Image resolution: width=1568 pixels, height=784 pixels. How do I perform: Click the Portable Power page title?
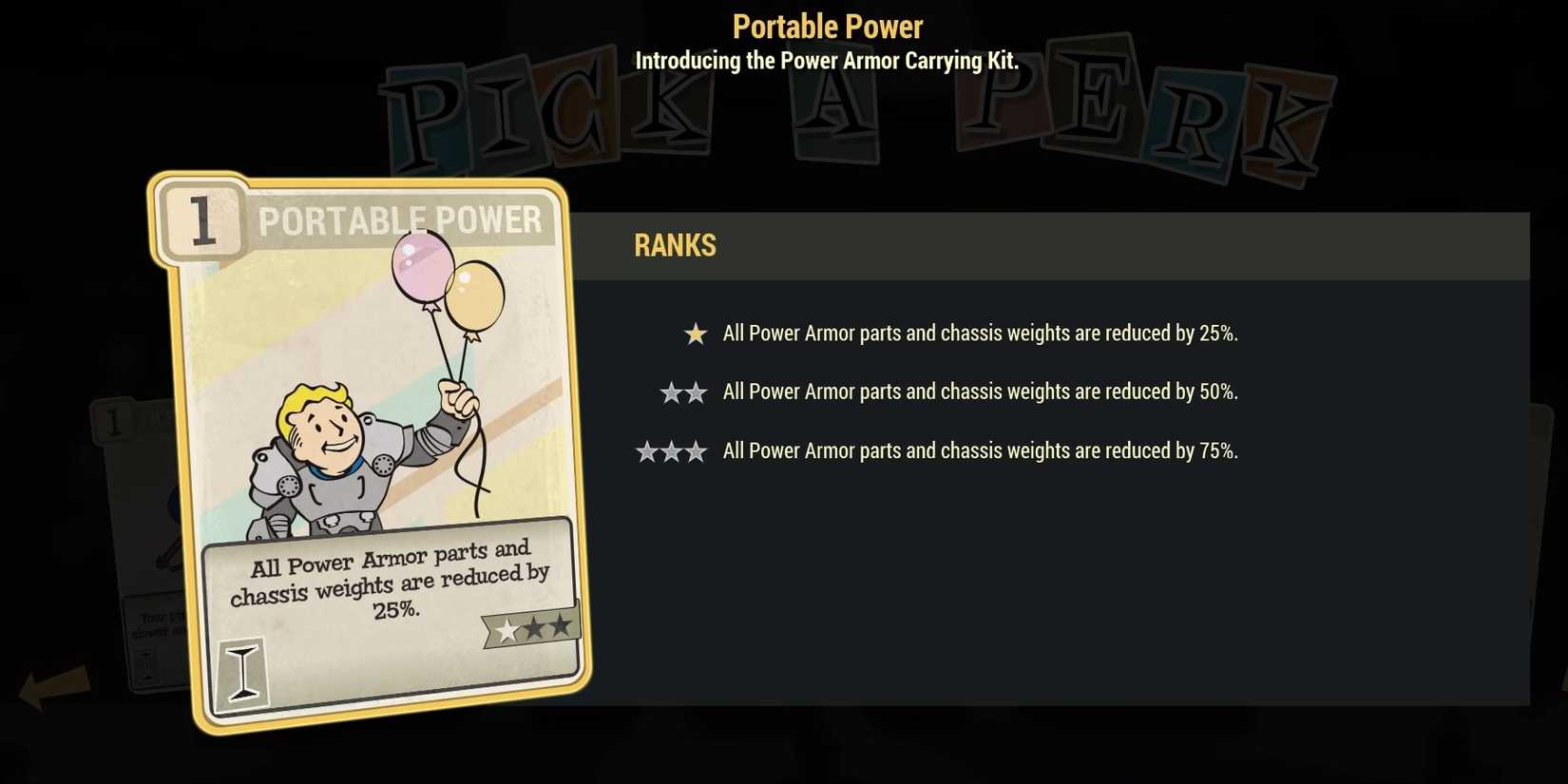826,26
